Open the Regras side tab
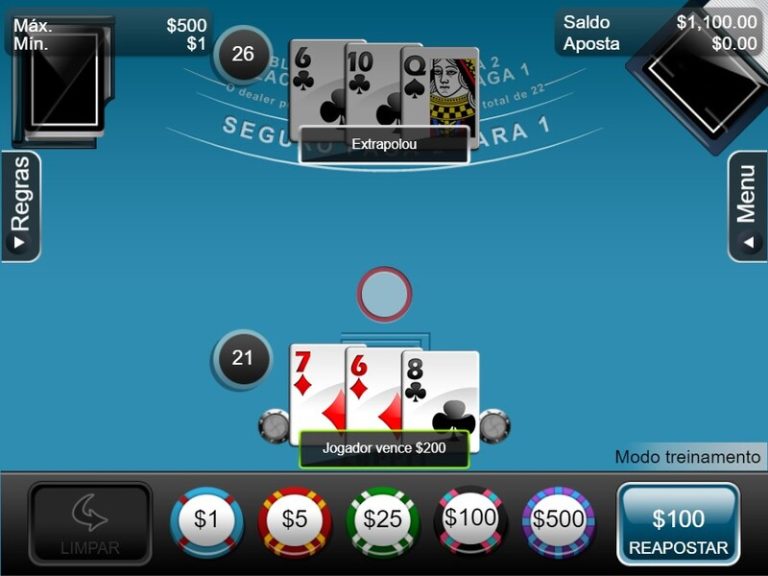Screen dimensions: 768x576 21,207
